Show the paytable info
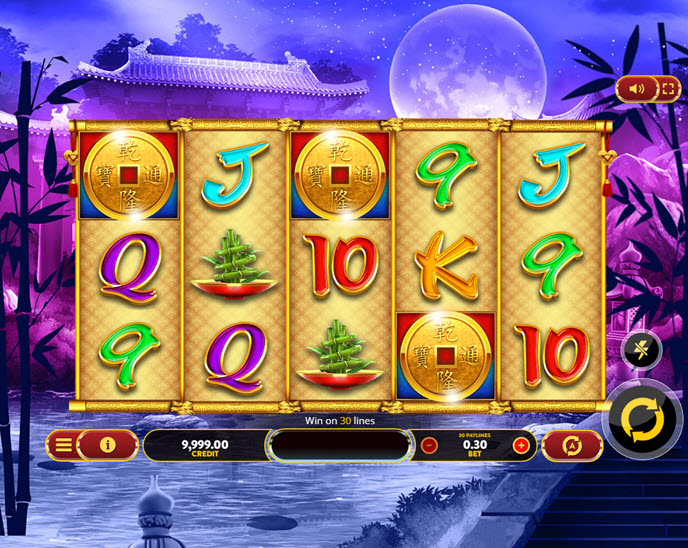The height and width of the screenshot is (548, 688). (x=107, y=445)
